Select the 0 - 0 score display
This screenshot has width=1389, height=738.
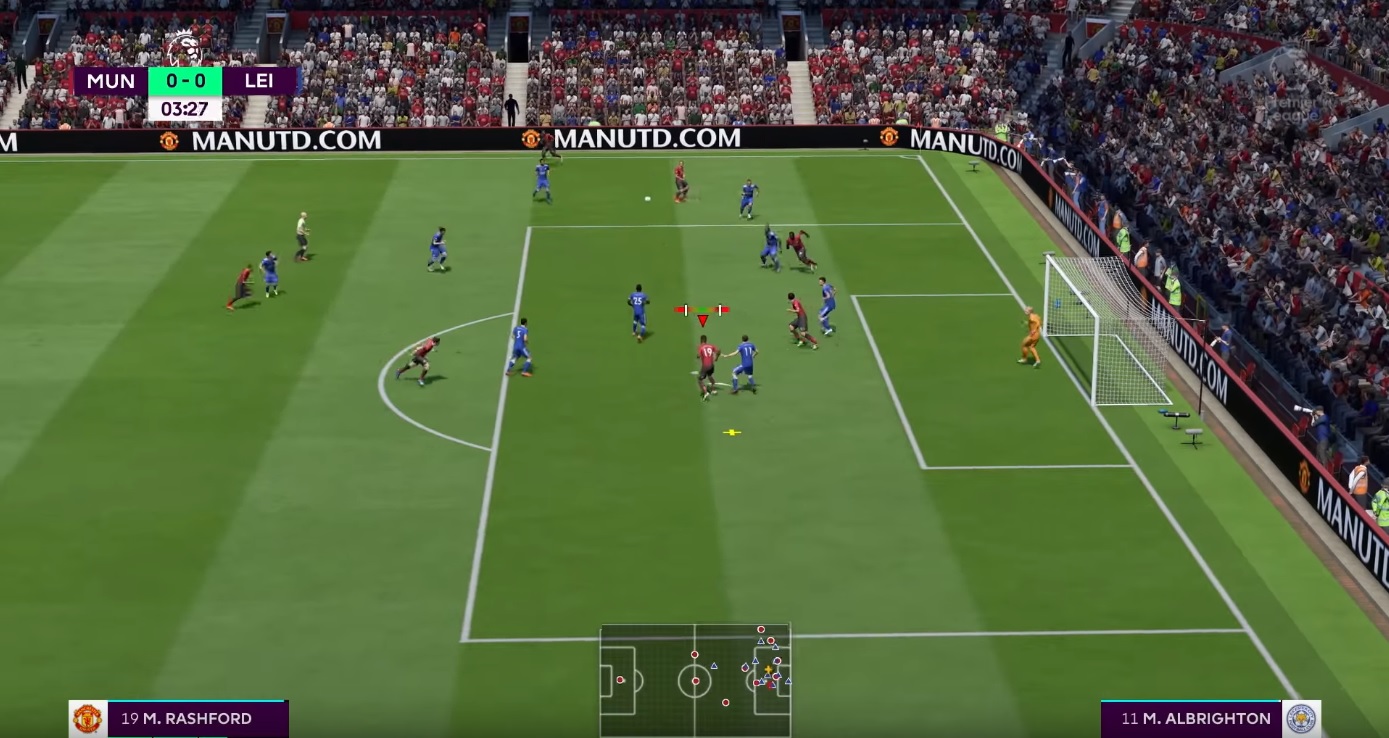coord(184,81)
